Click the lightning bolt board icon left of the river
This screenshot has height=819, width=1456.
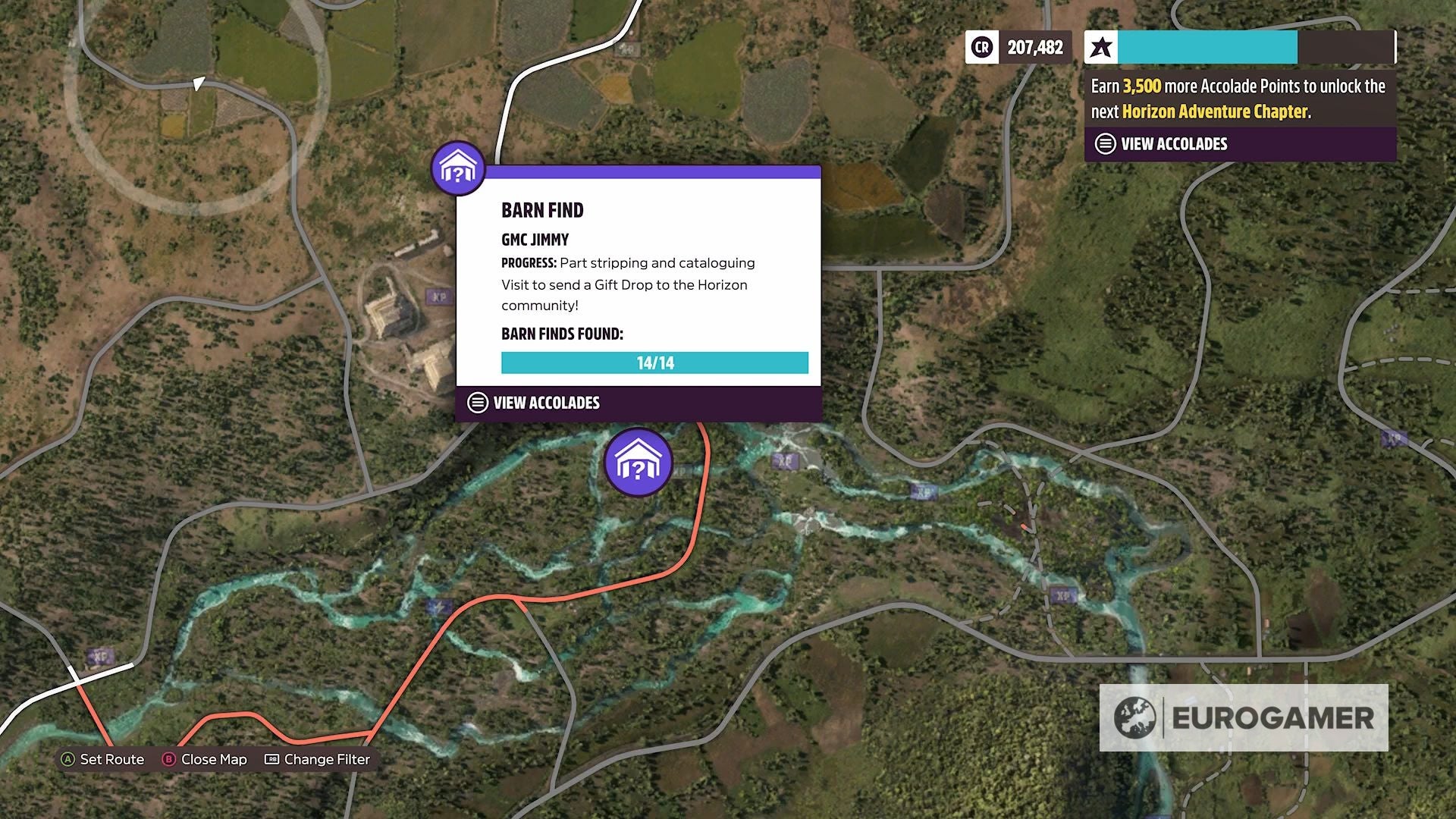438,606
